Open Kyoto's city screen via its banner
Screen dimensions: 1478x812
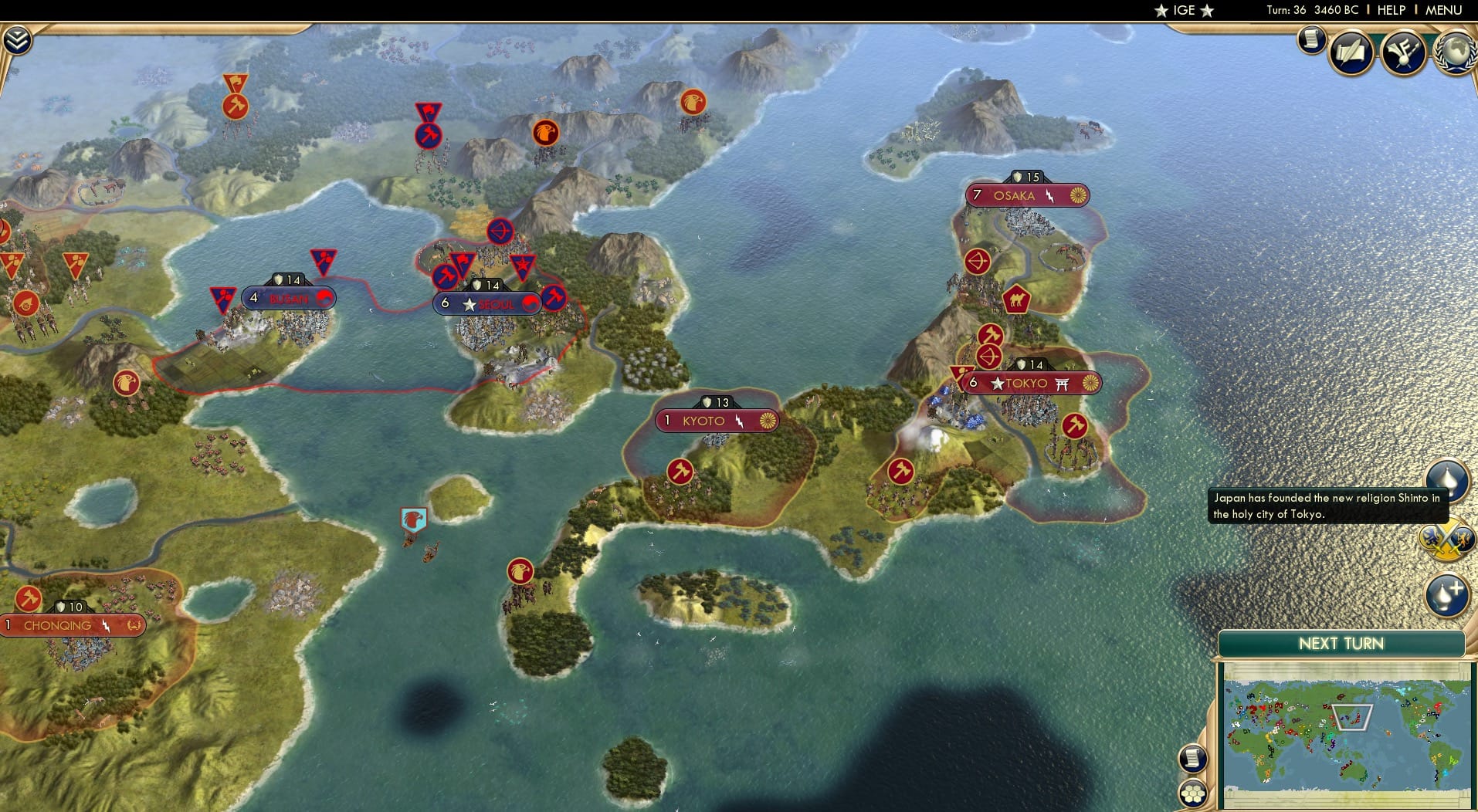pyautogui.click(x=705, y=421)
